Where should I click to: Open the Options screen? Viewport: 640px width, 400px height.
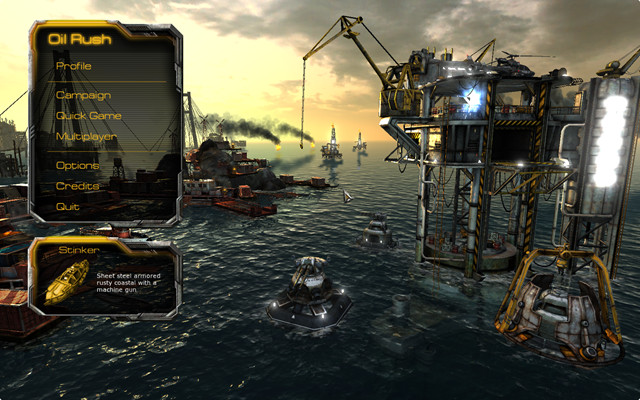78,166
